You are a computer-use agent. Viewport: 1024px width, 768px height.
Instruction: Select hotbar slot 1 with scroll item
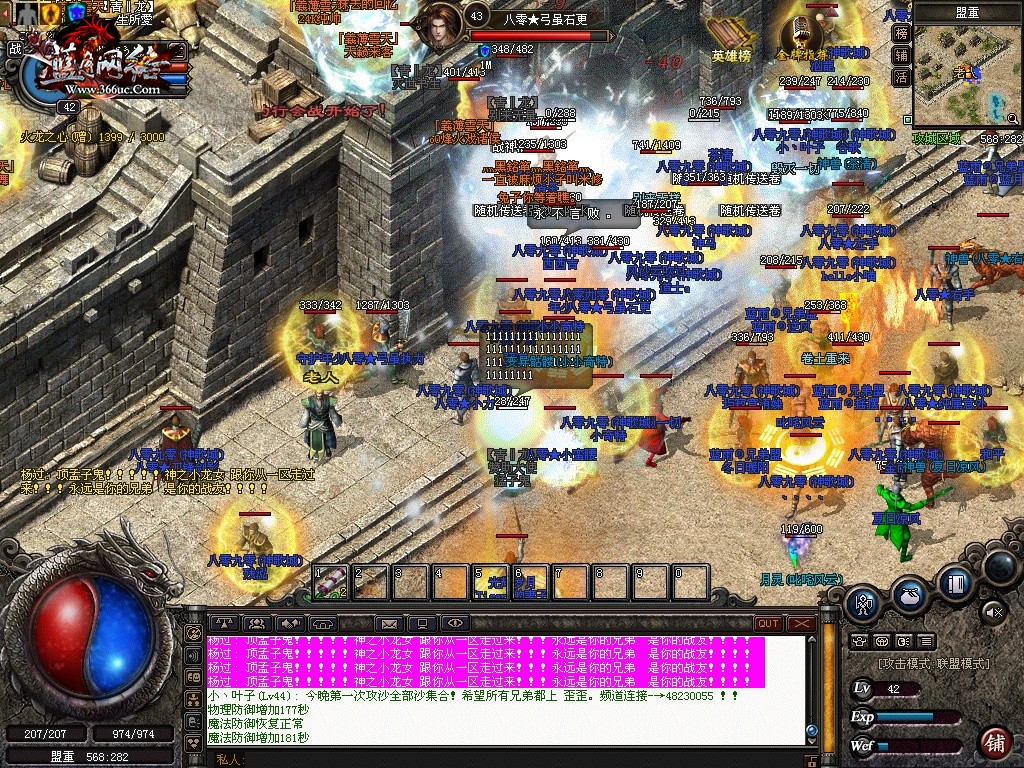[331, 582]
